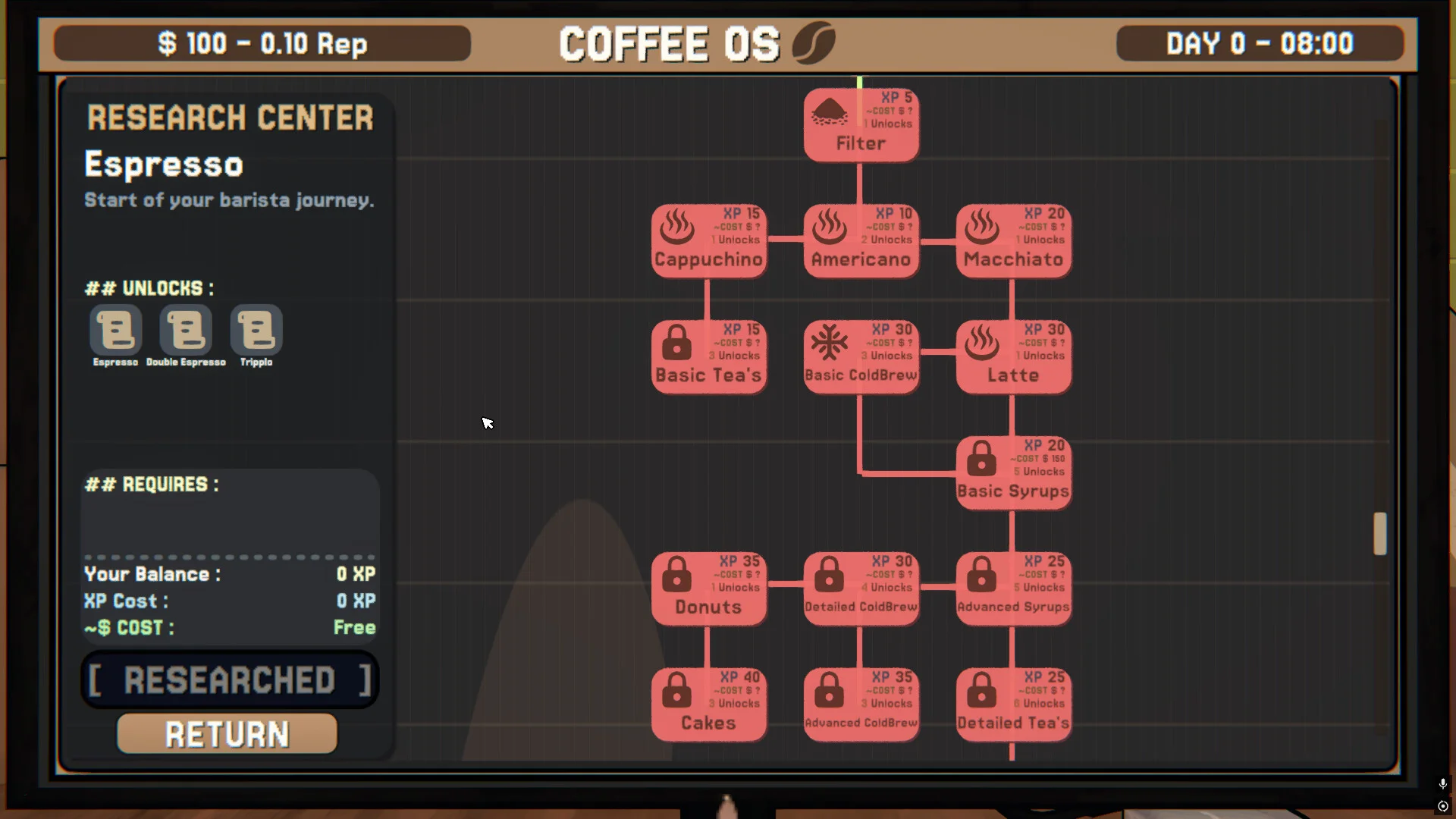
Task: Select the Basic ColdBrew node
Action: pos(861,357)
